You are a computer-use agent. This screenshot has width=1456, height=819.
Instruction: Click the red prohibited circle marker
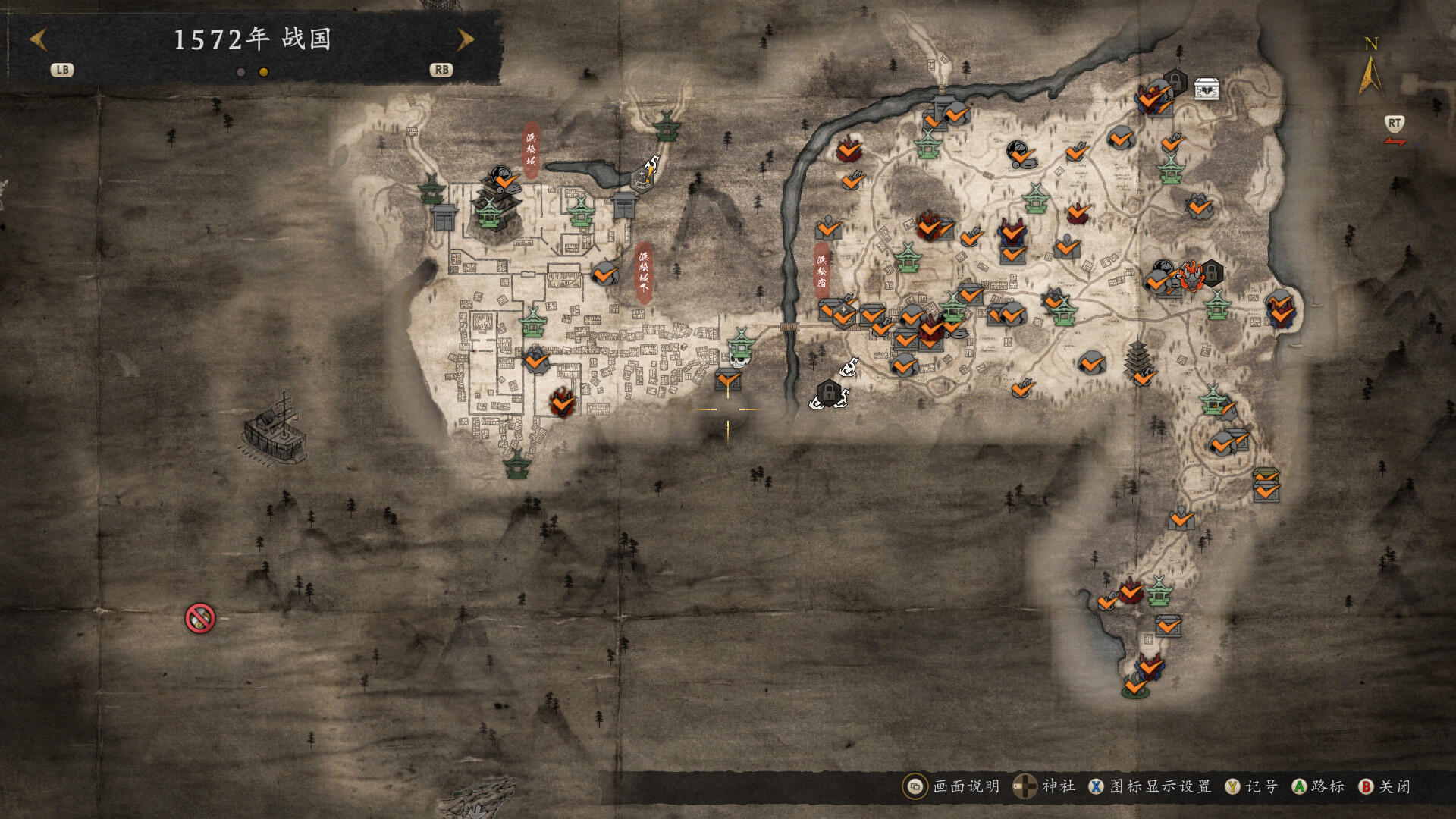point(200,619)
